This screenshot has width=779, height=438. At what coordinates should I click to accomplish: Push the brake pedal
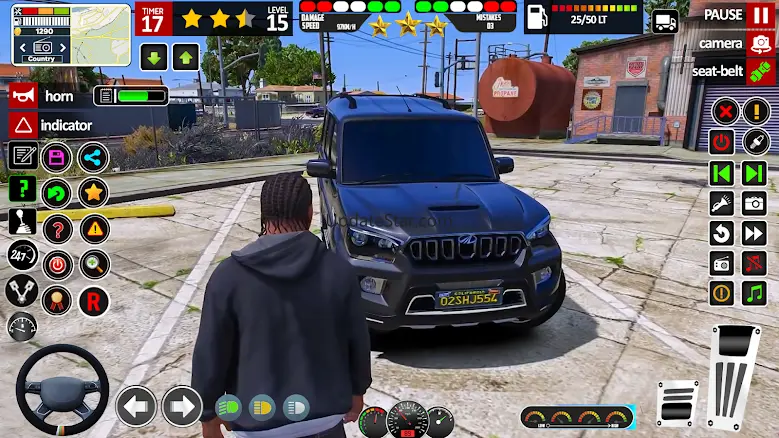tap(677, 403)
